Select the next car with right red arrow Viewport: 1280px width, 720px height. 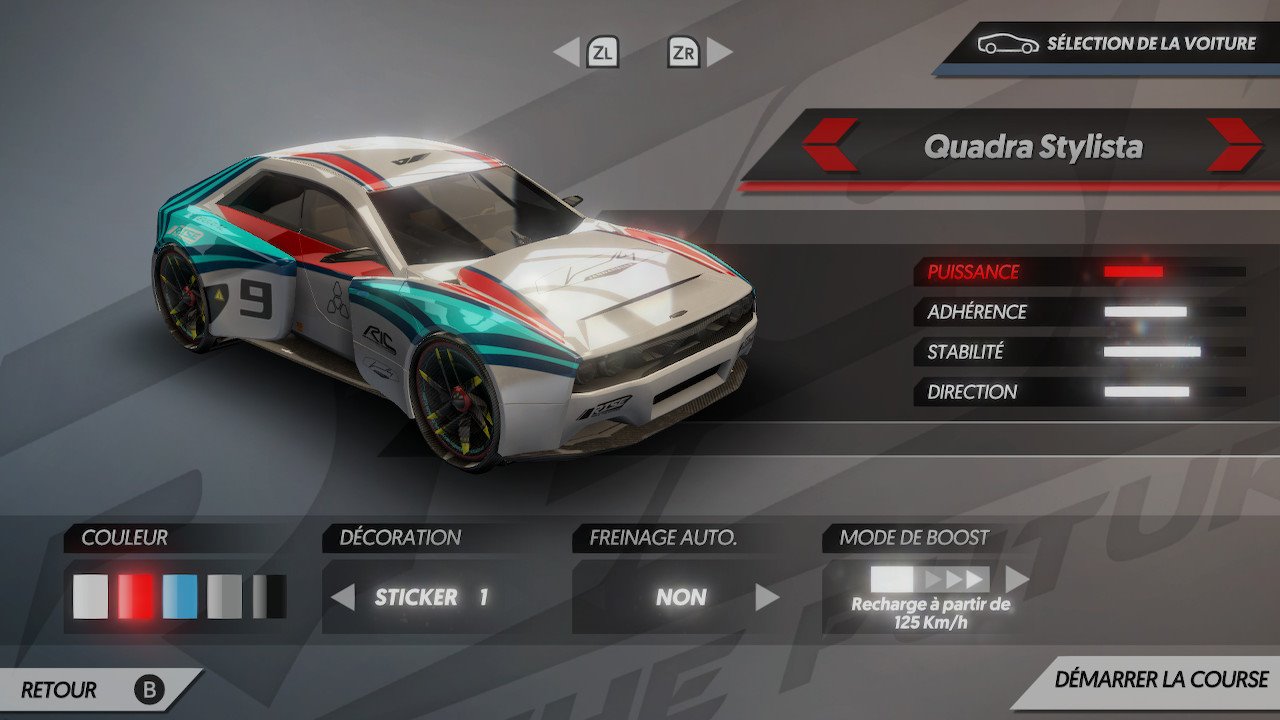[1234, 145]
